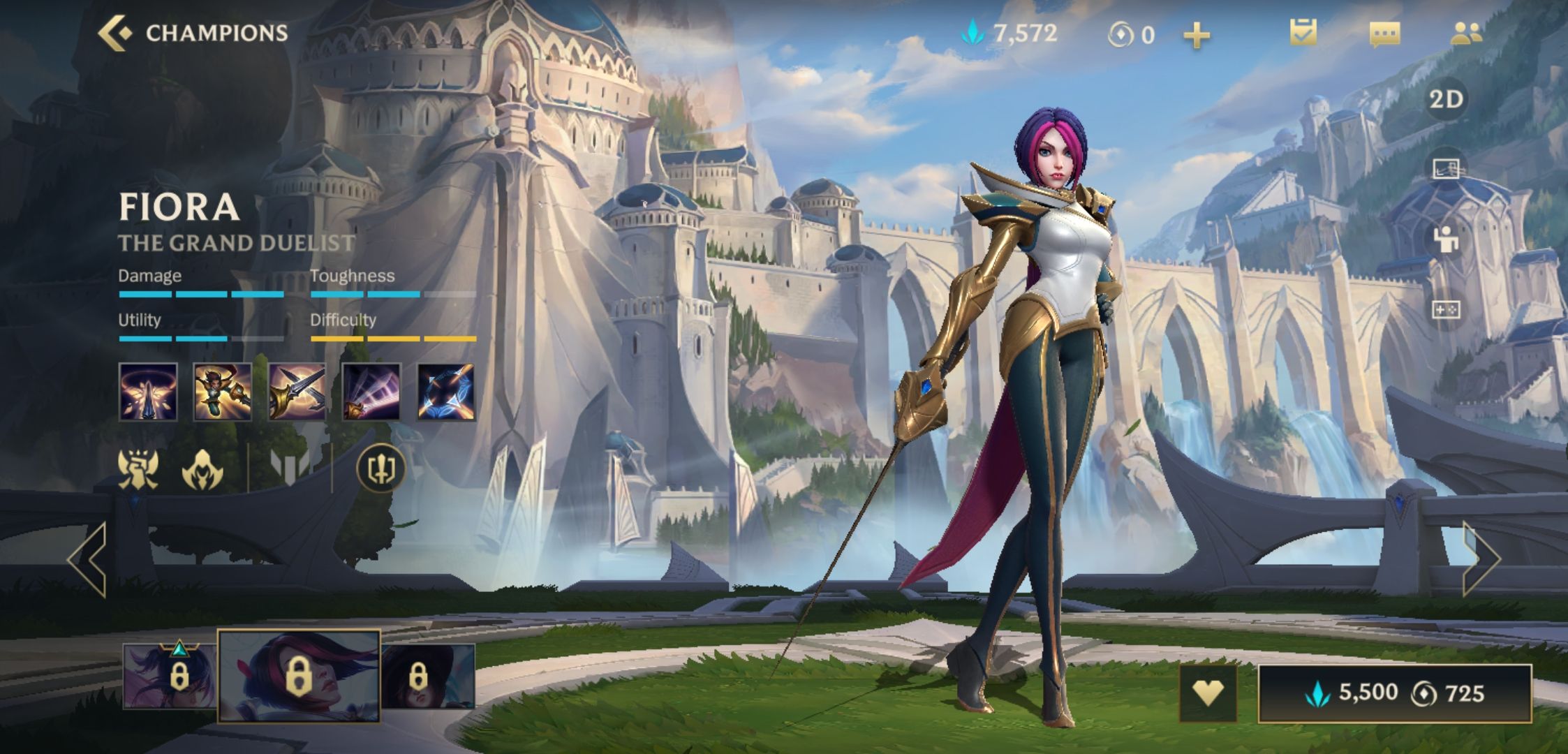
Task: Choose the locked skin thumbnail with teal gem
Action: tap(170, 676)
